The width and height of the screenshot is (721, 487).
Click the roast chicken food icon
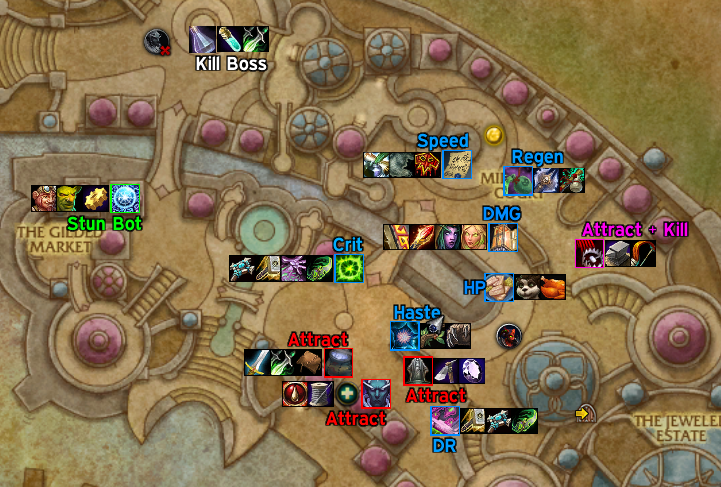(551, 288)
